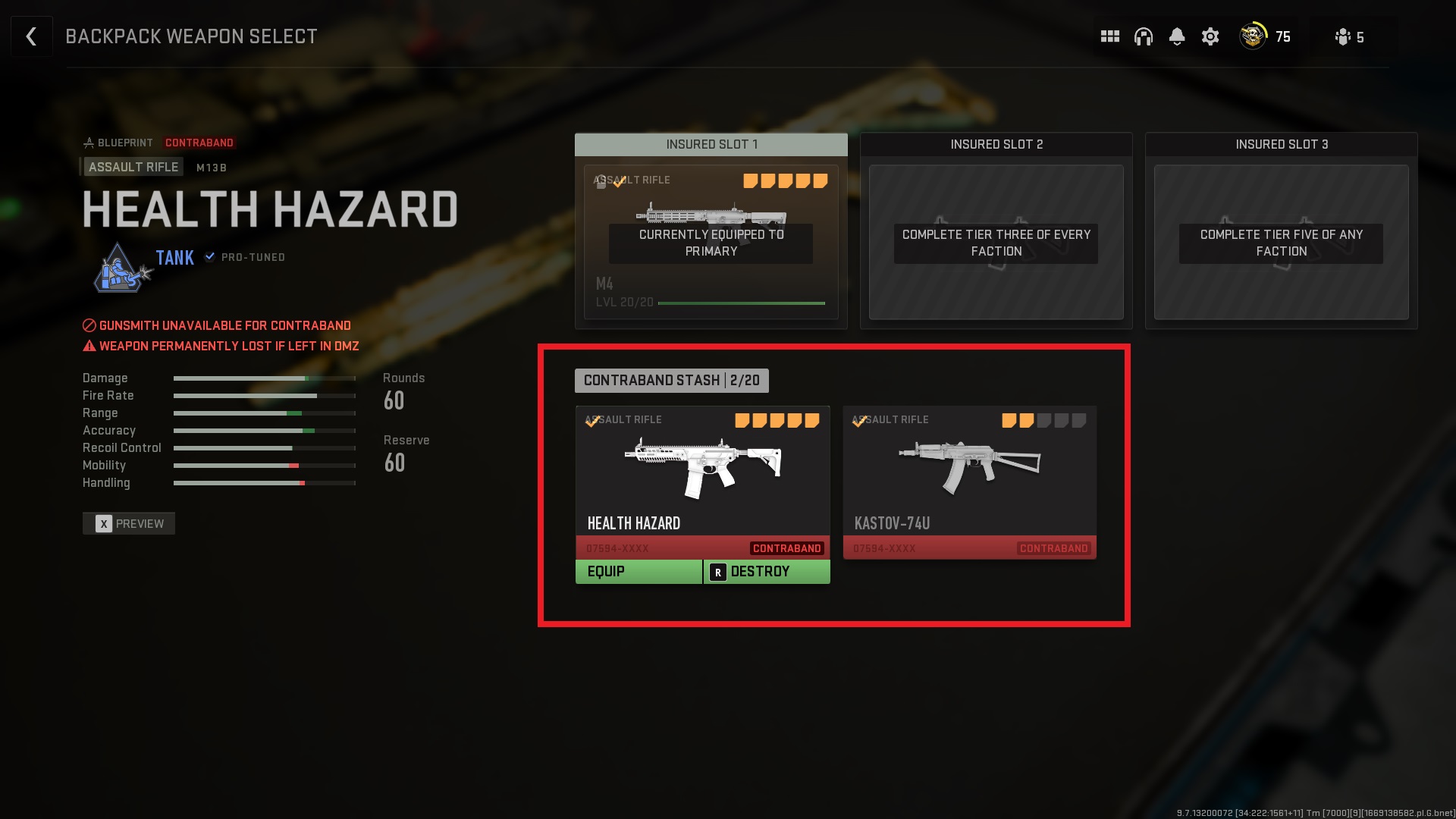Toggle the Pro-Tuned checkmark
Screen dimensions: 1456x819
coord(209,257)
